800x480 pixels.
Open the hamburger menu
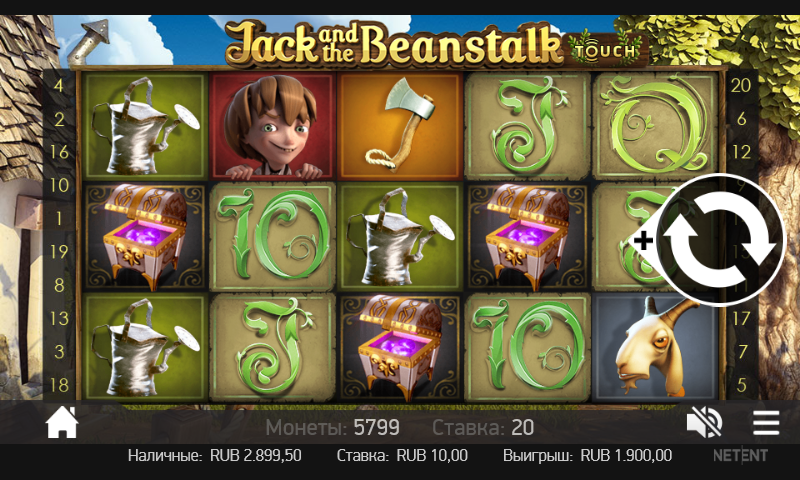point(766,424)
